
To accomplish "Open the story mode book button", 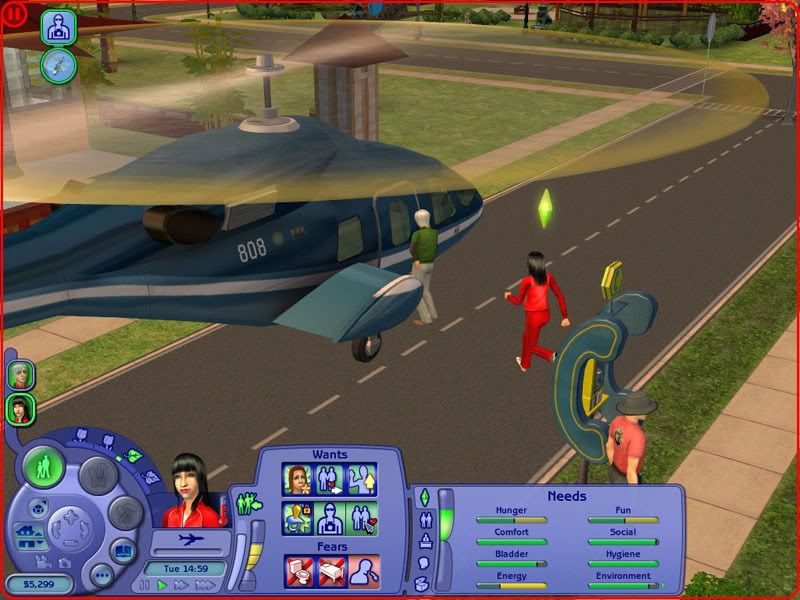I will point(121,550).
